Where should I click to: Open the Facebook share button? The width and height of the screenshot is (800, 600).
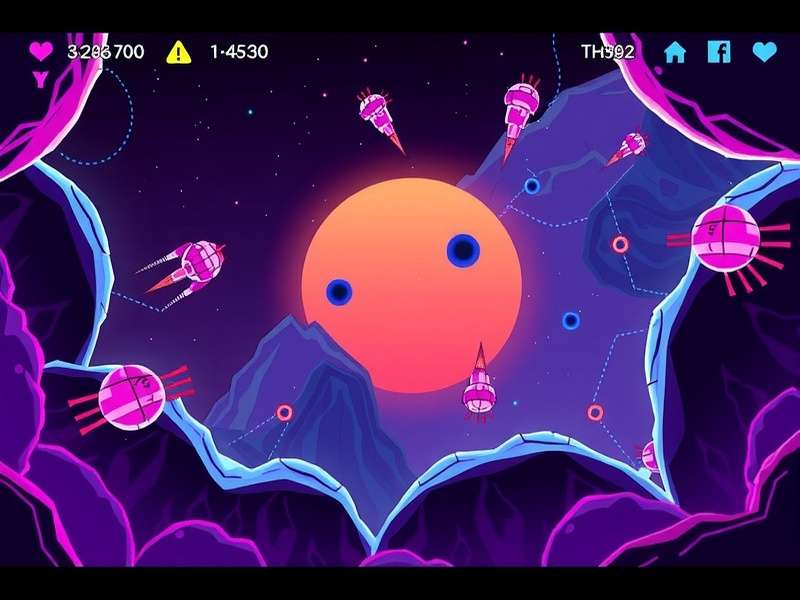point(719,51)
